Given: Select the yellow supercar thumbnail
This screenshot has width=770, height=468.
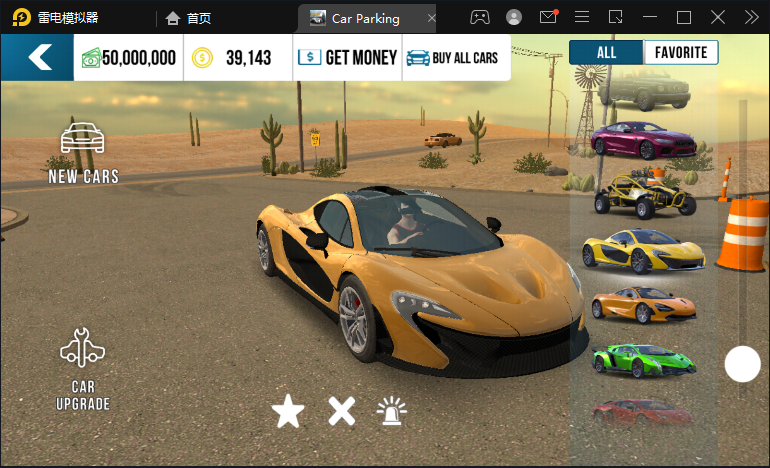Looking at the screenshot, I should pos(642,249).
